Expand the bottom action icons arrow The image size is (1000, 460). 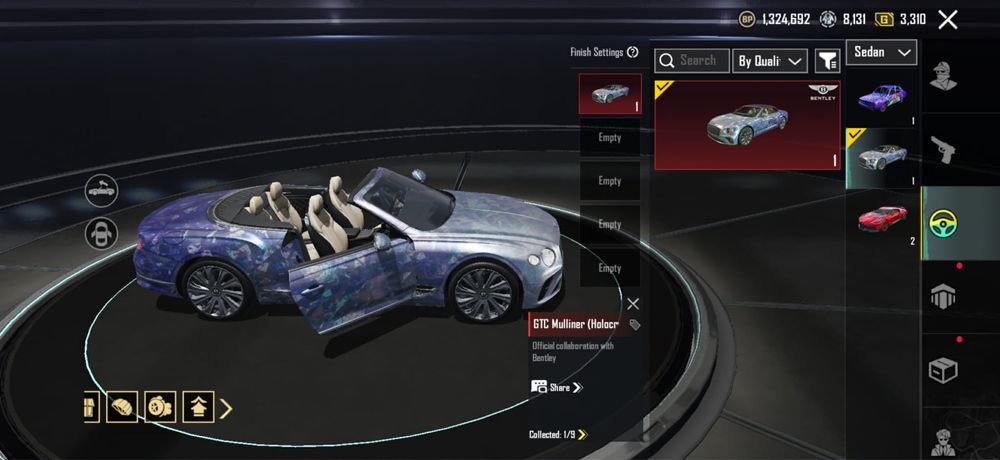(x=226, y=407)
